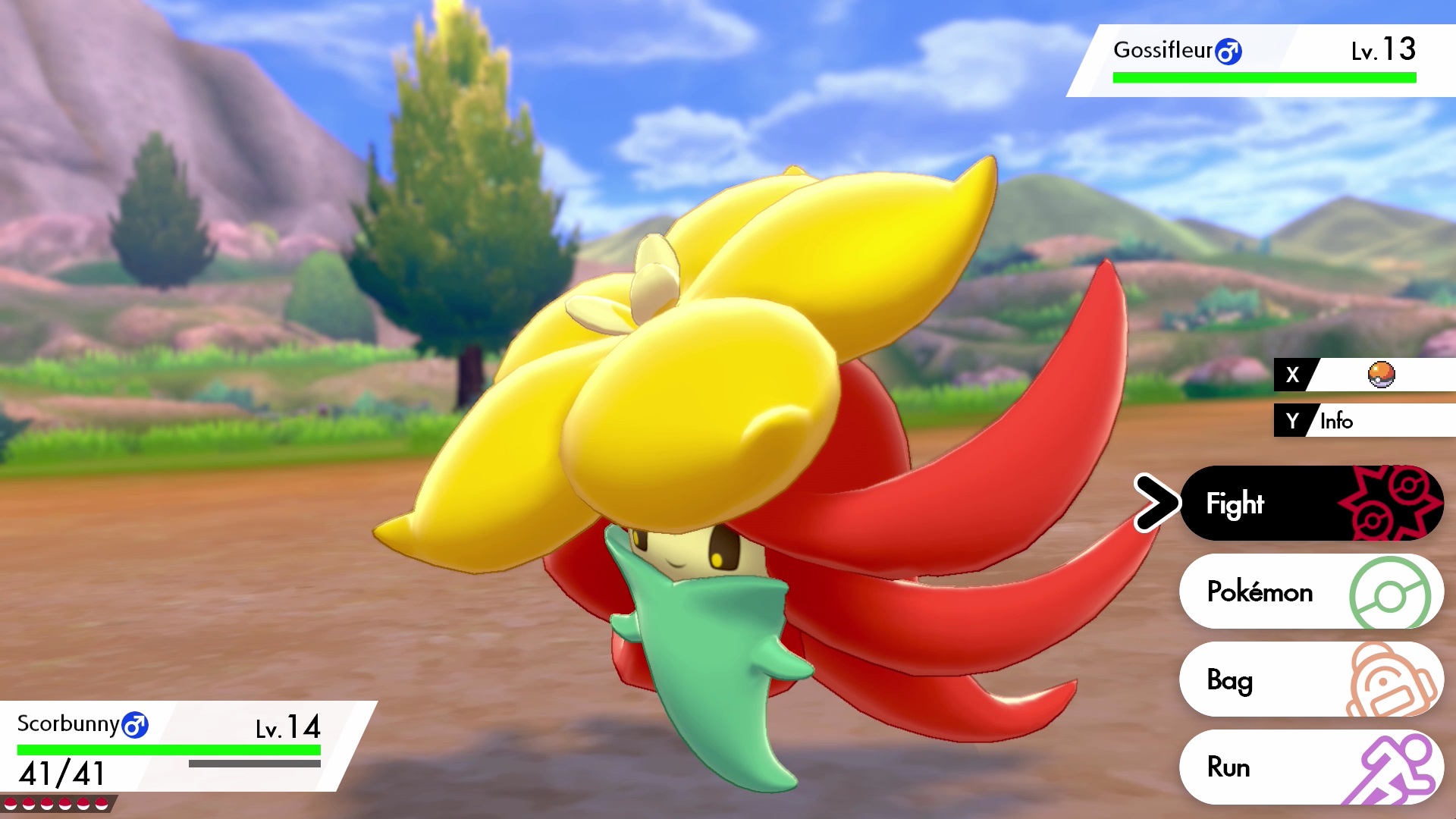Click the first party Poké Ball icon

click(x=10, y=803)
